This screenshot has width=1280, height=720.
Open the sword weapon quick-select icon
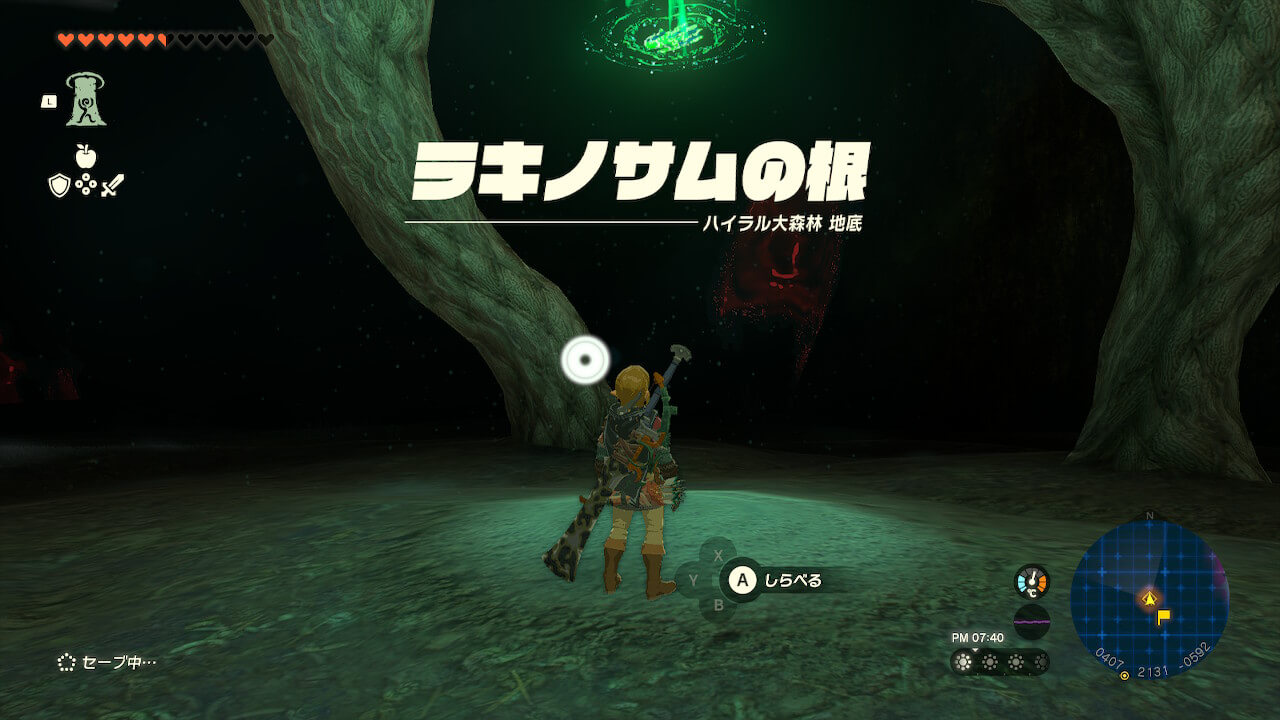[x=112, y=185]
